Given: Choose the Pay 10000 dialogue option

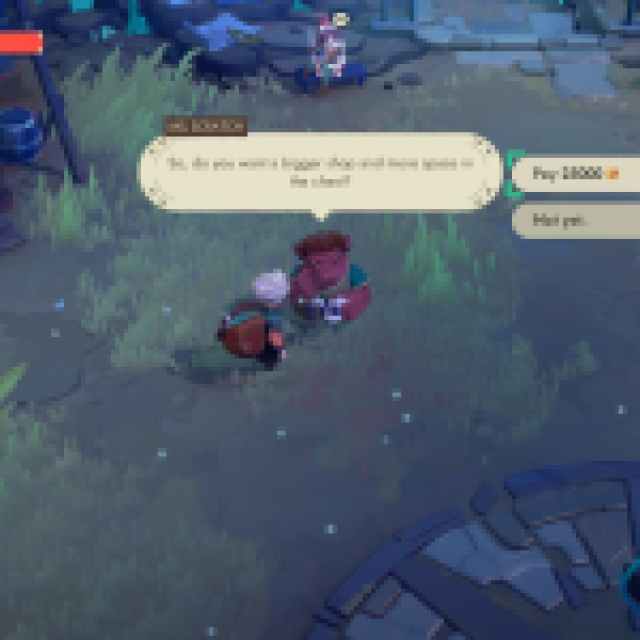Looking at the screenshot, I should [575, 174].
